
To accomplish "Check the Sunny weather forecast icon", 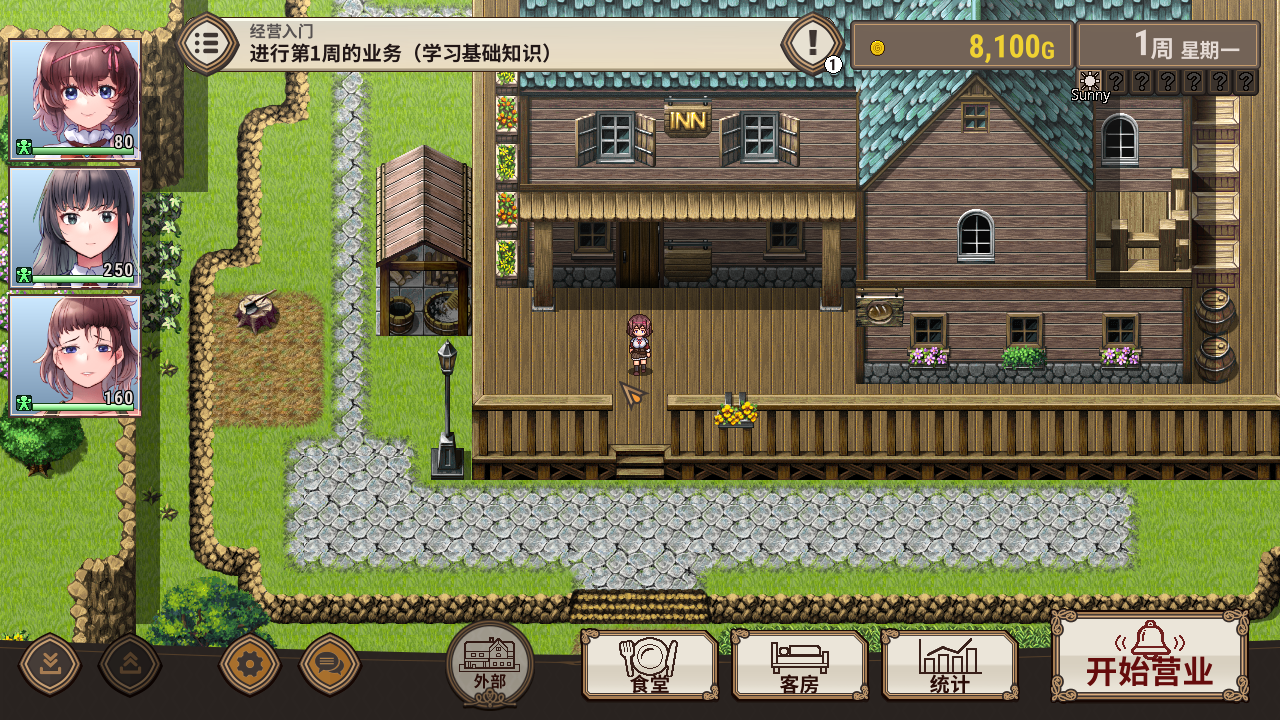I will (x=1090, y=82).
